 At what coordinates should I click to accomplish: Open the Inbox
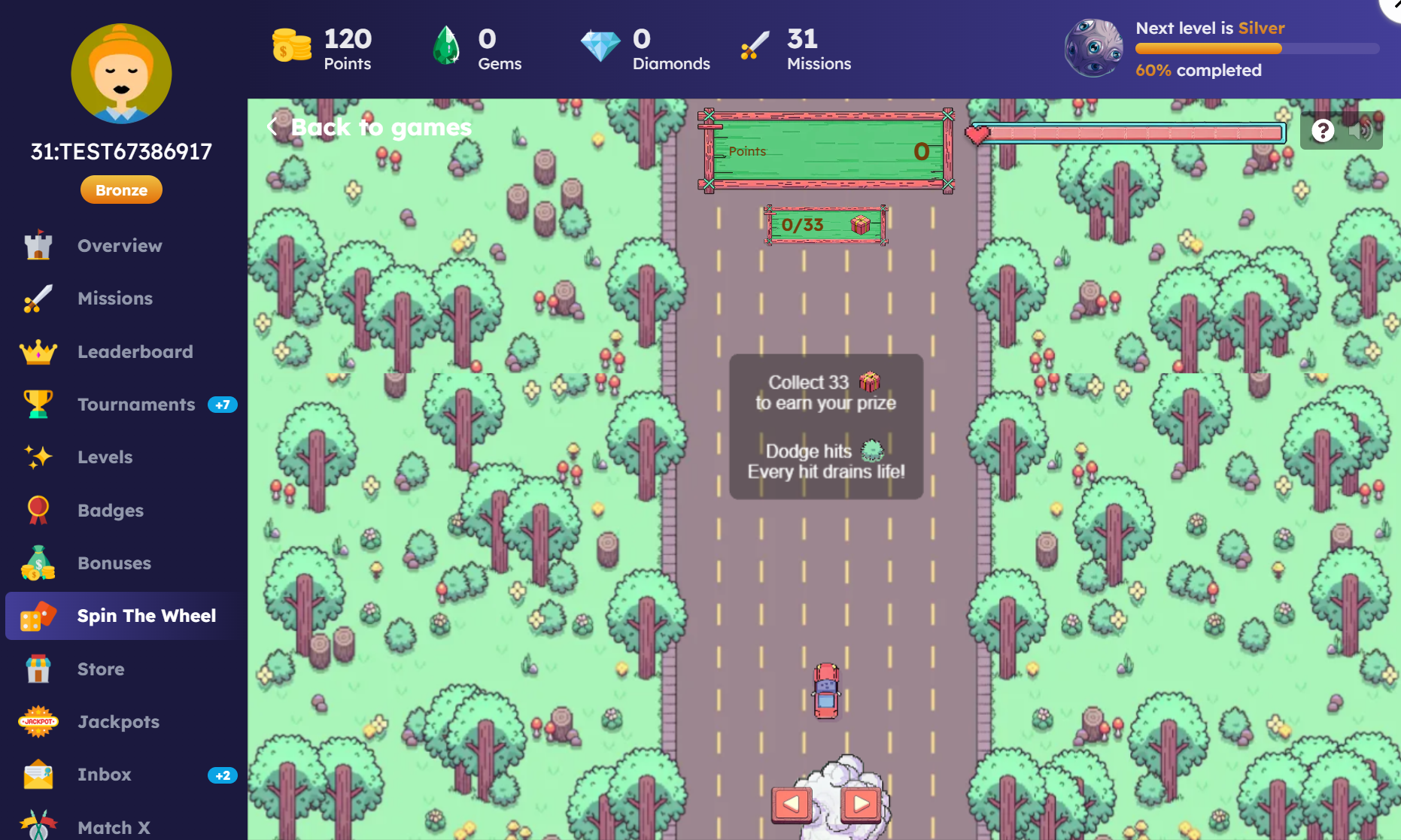pyautogui.click(x=104, y=775)
